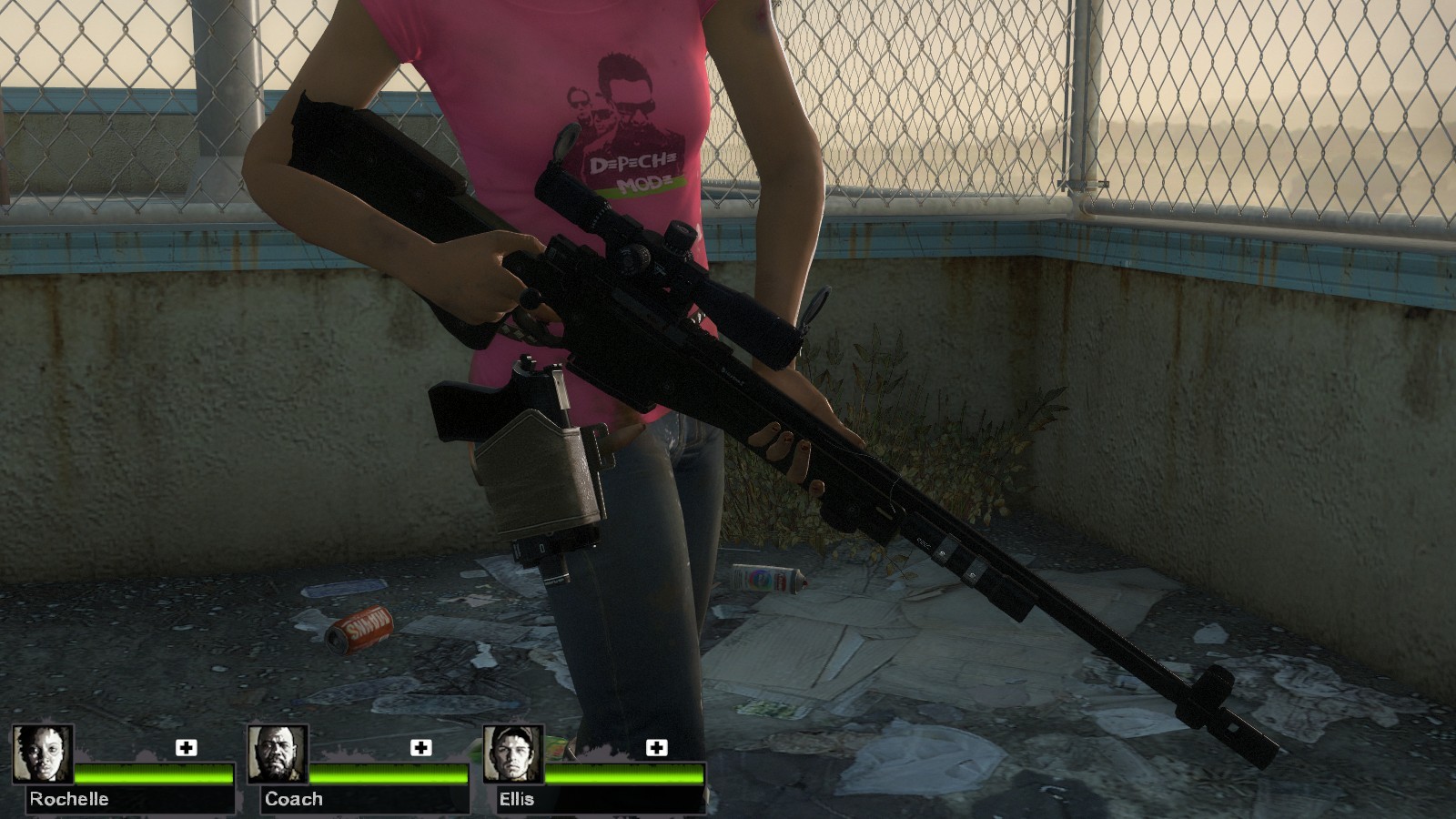The width and height of the screenshot is (1456, 819).
Task: Click the Rochelle name label
Action: [x=68, y=800]
